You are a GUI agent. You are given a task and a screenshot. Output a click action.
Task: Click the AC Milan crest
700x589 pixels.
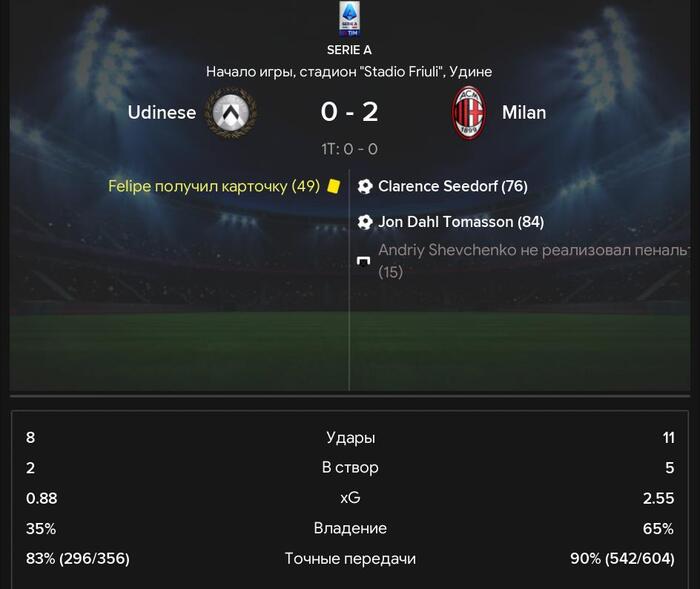[x=468, y=112]
